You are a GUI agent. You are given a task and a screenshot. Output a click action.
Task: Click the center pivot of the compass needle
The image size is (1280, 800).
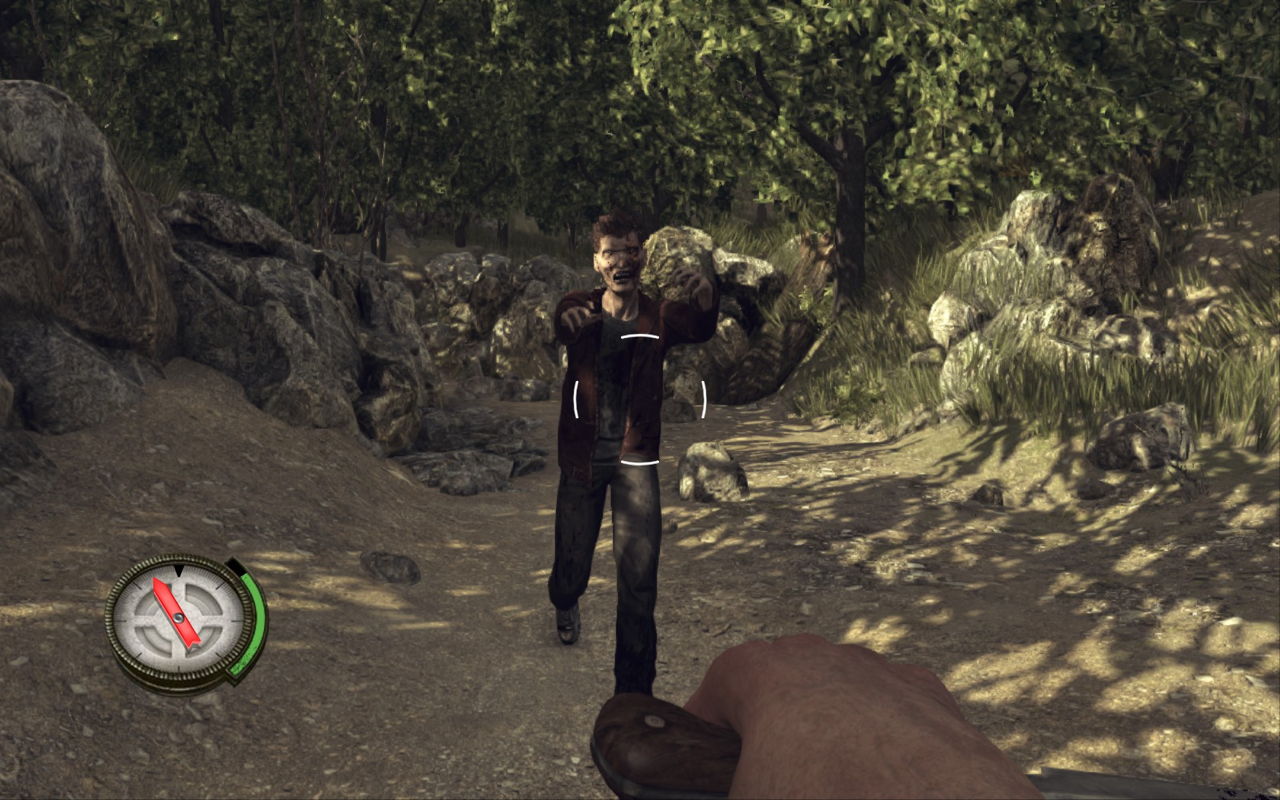coord(179,619)
